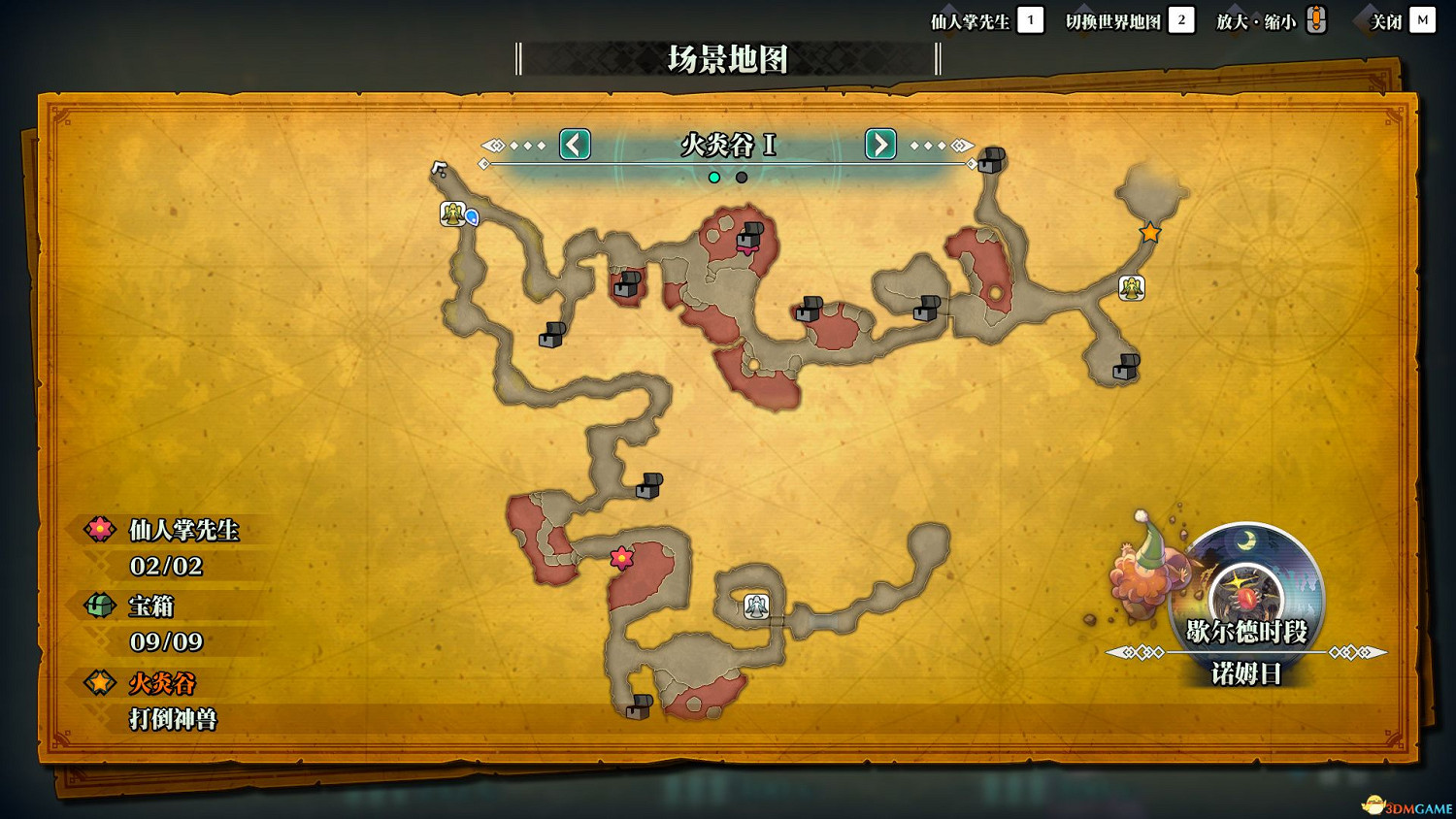Click the left chevron to view previous area
Image resolution: width=1456 pixels, height=819 pixels.
tap(574, 145)
